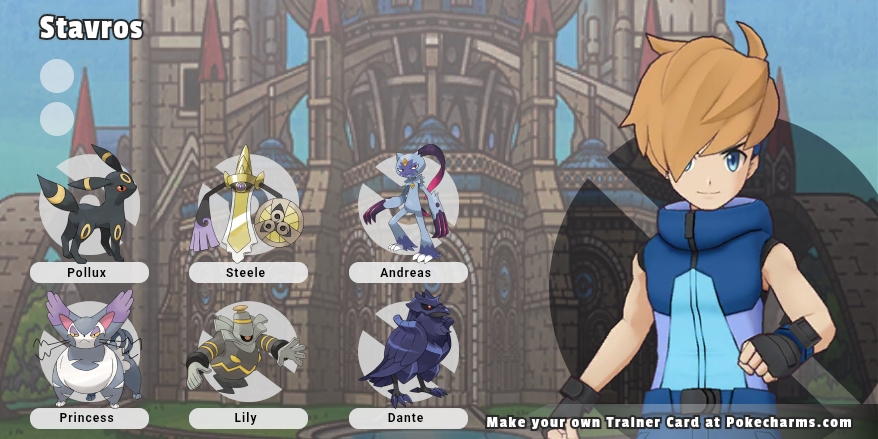Click the Pollux name label

pos(89,272)
